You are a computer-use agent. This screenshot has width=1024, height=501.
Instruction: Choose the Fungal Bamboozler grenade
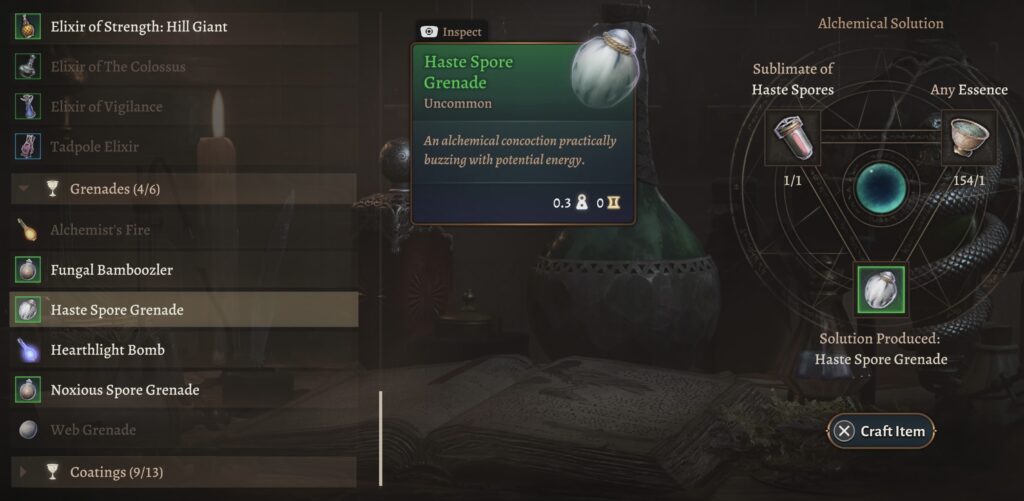tap(112, 270)
